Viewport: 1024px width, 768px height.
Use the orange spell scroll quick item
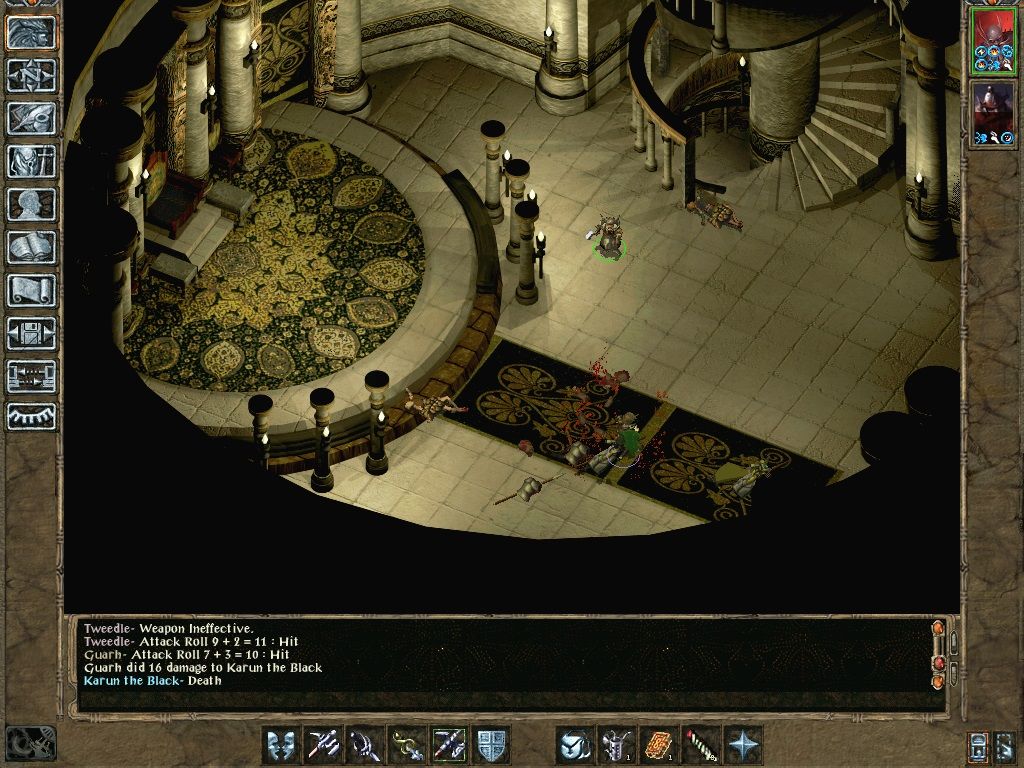tap(659, 745)
